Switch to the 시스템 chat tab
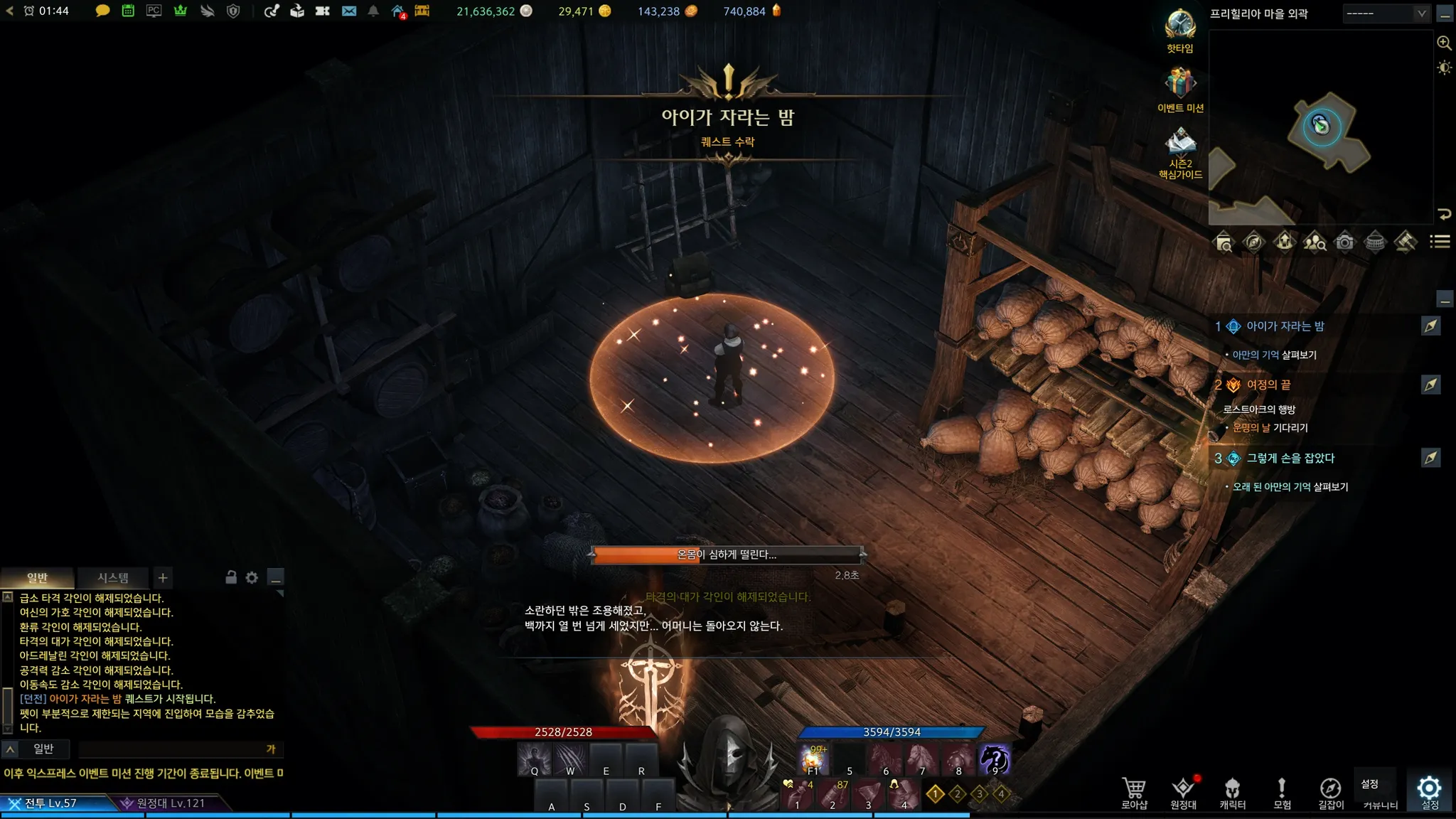The image size is (1456, 819). click(113, 578)
